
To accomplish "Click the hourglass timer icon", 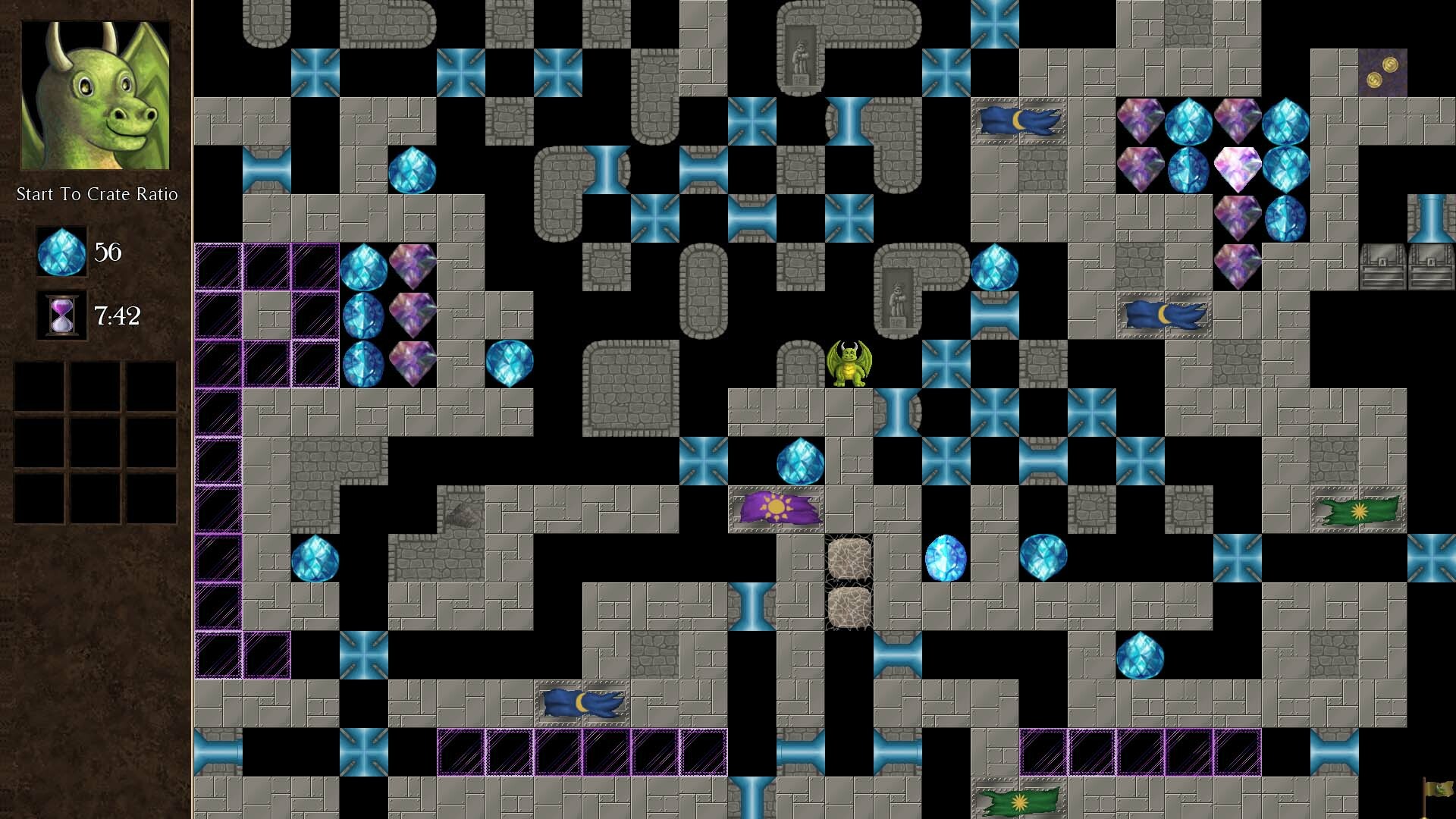I will pos(62,317).
